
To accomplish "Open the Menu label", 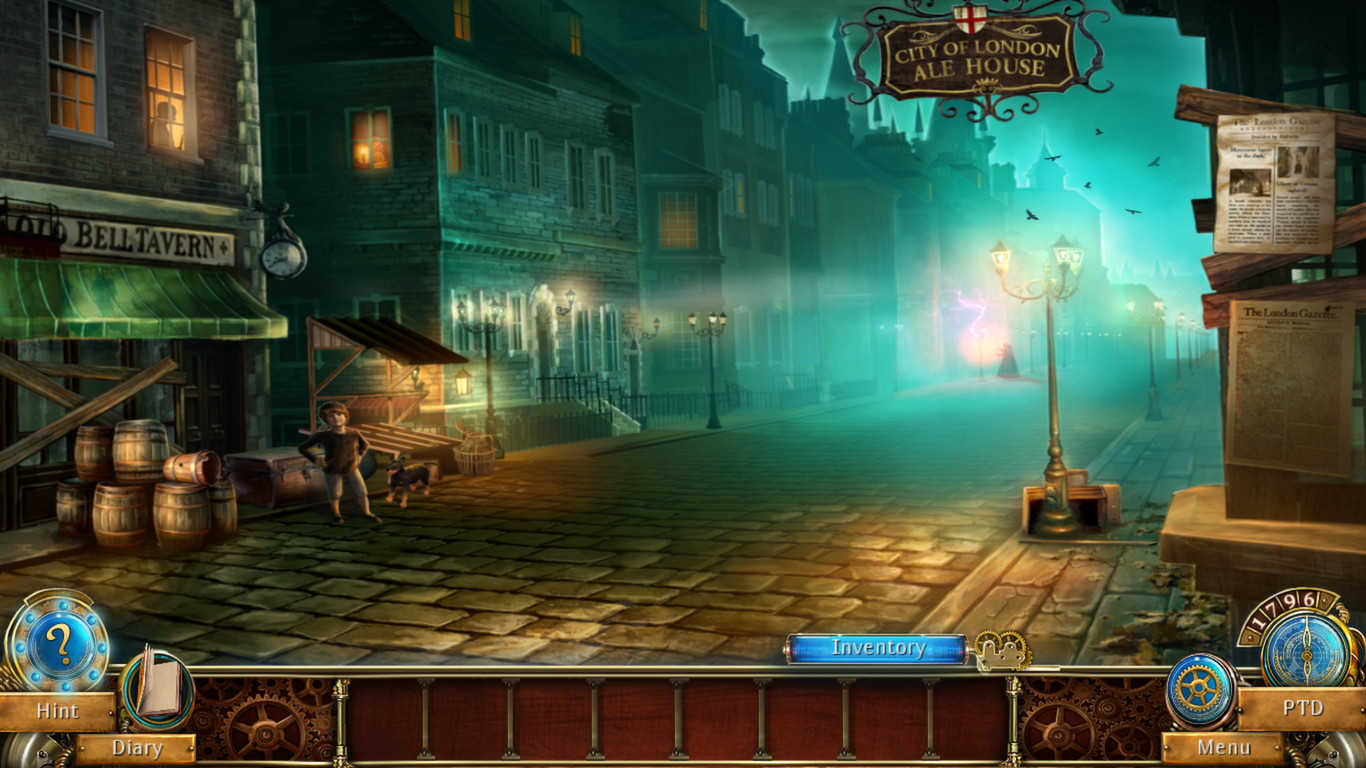I will click(1225, 748).
